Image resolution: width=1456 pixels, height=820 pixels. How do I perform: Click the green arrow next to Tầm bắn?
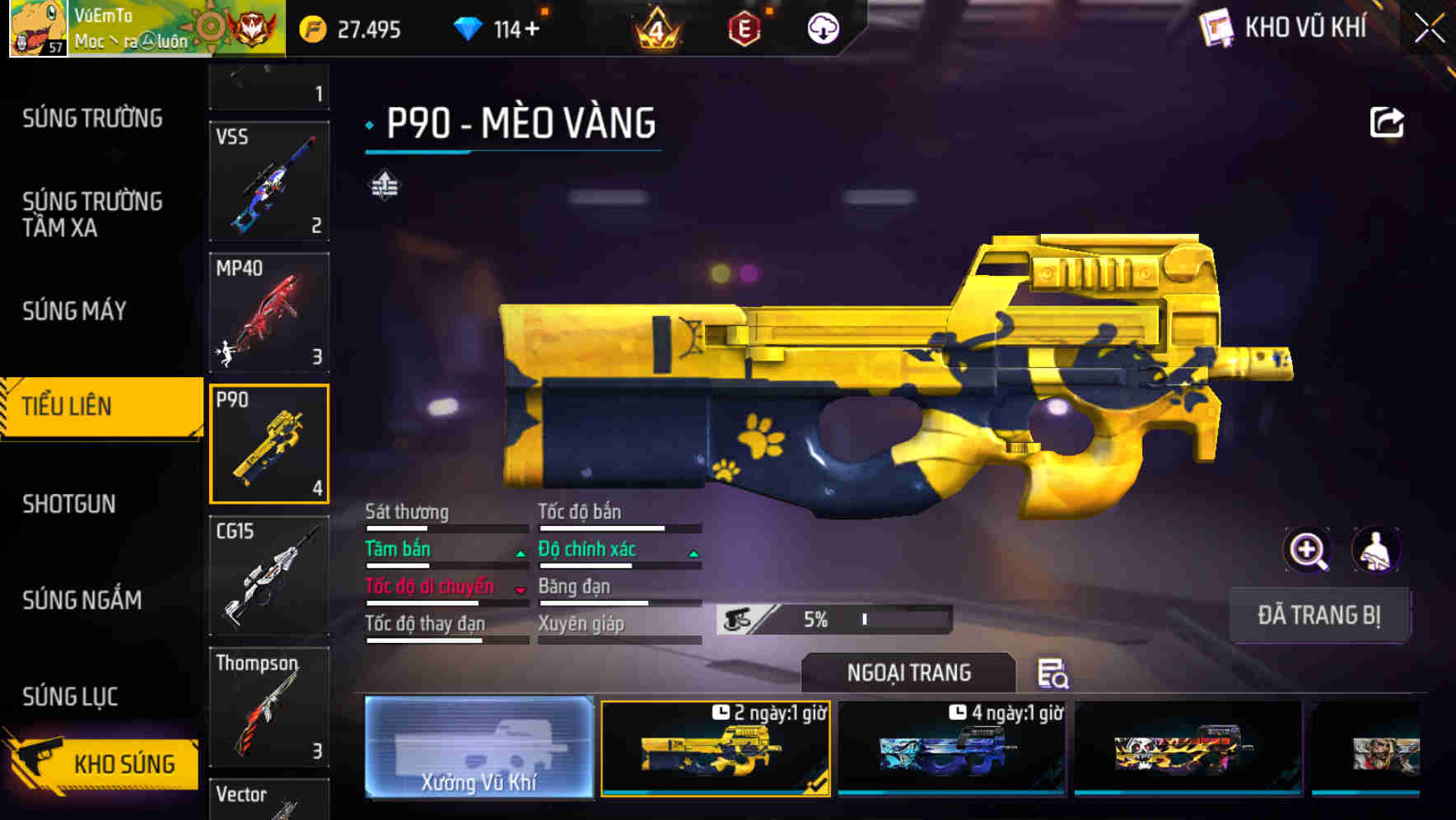point(521,554)
